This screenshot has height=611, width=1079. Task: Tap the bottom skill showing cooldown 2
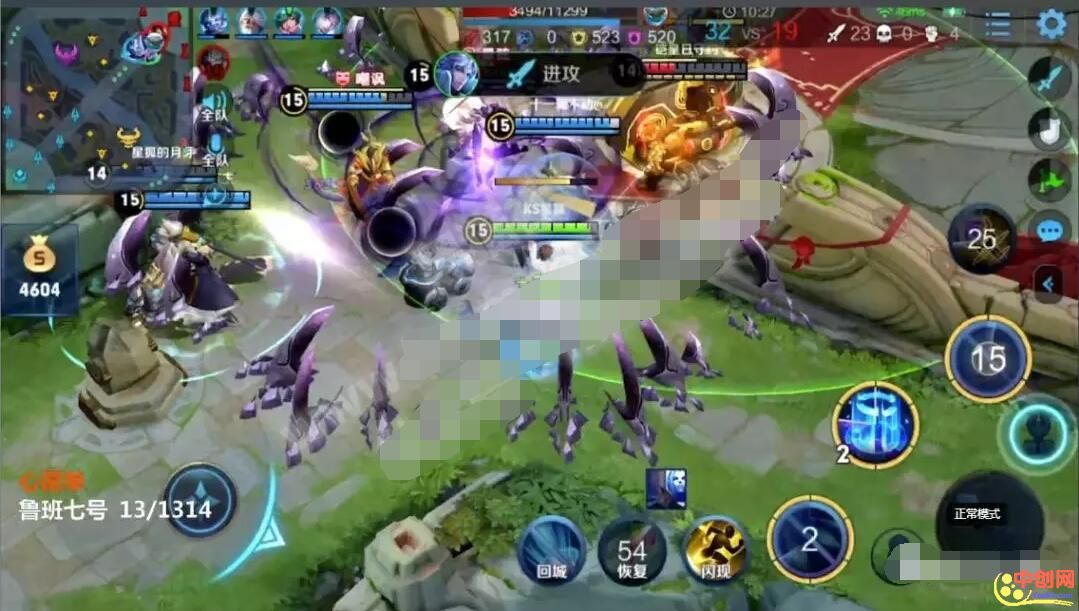tap(809, 540)
